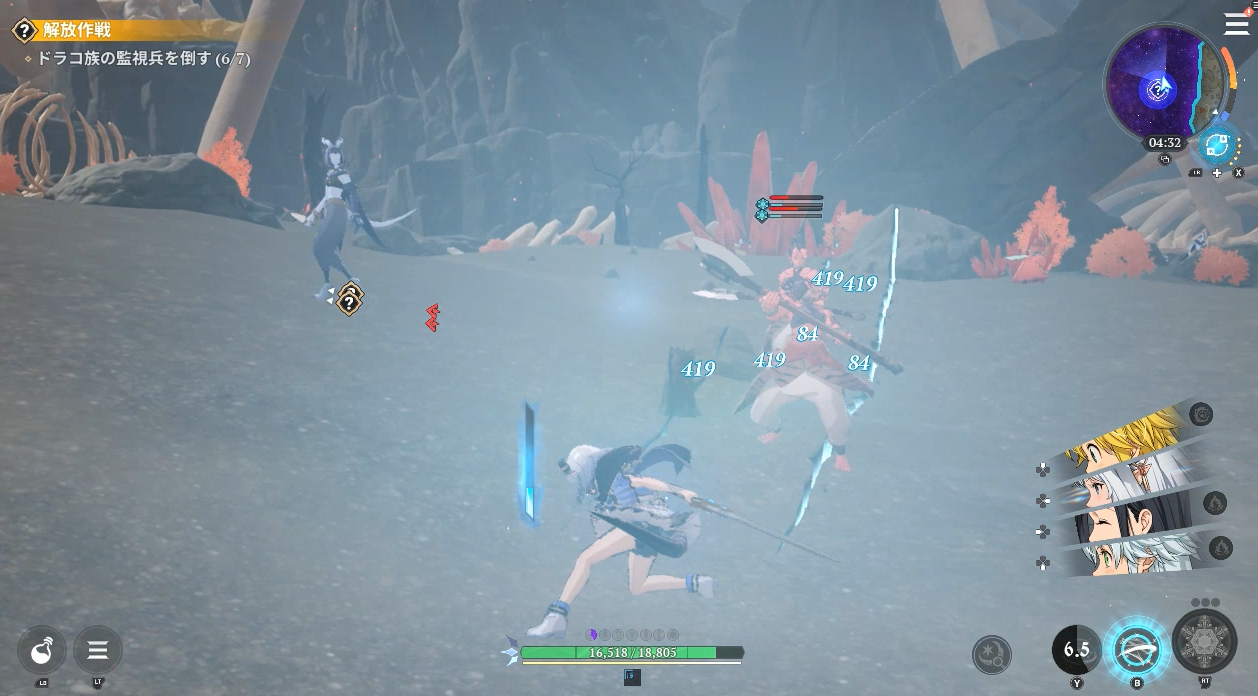1258x696 pixels.
Task: Toggle the small window icon under the timer
Action: [x=1165, y=160]
